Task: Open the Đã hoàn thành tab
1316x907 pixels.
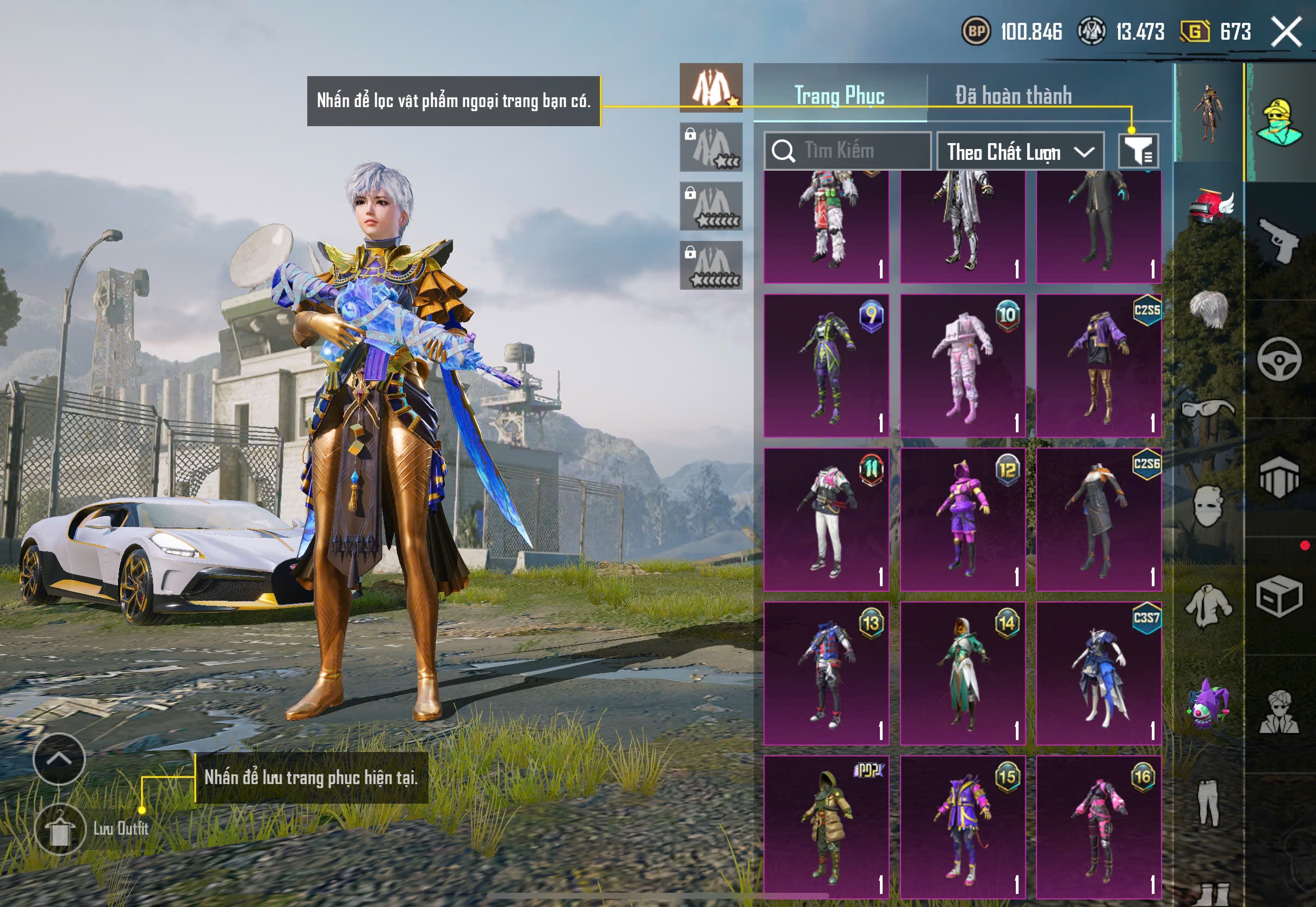Action: (1014, 95)
